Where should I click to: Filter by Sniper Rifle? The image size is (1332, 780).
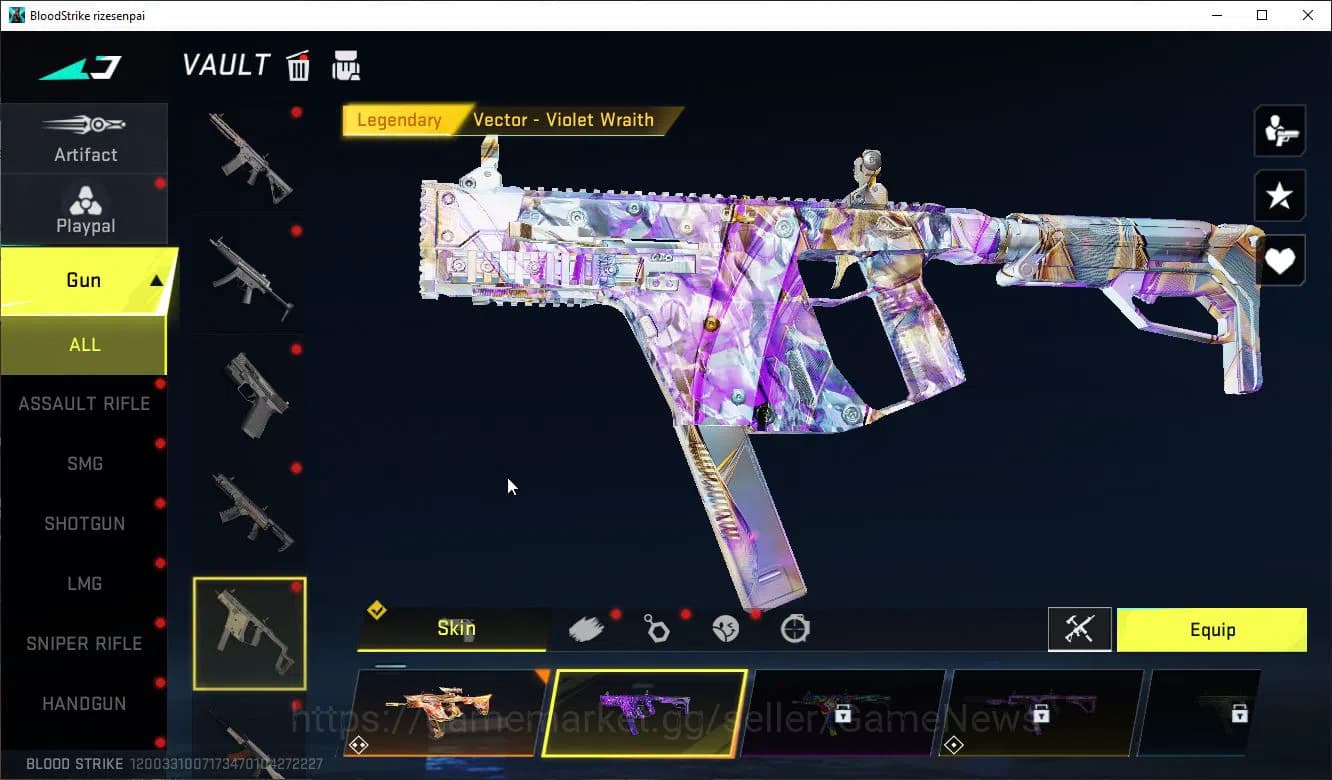pos(84,644)
